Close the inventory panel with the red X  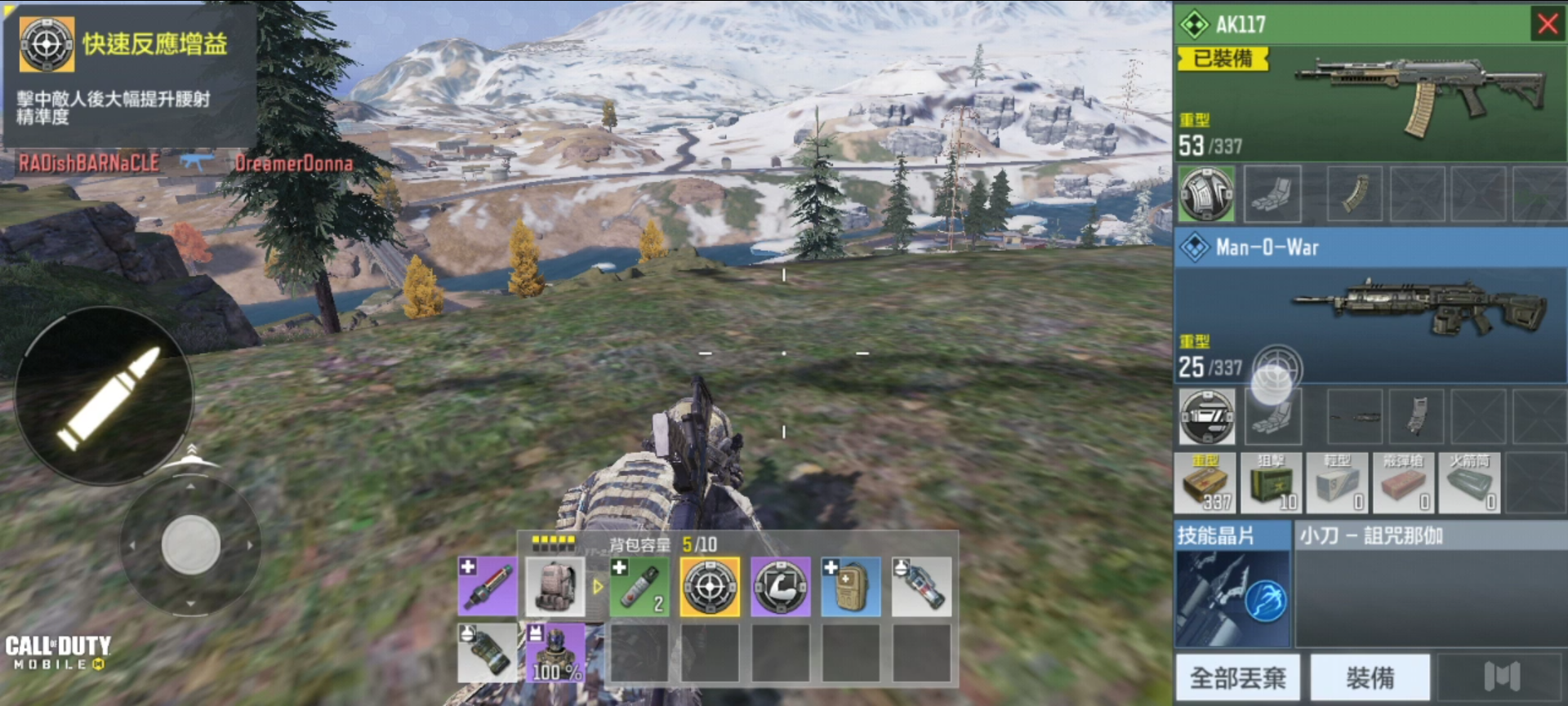tap(1548, 24)
